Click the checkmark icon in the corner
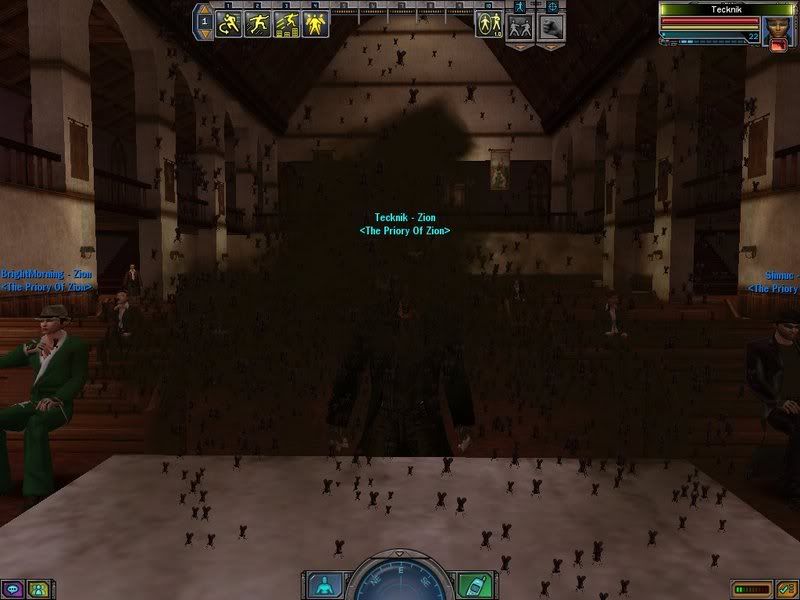Image resolution: width=800 pixels, height=600 pixels. pos(786,589)
